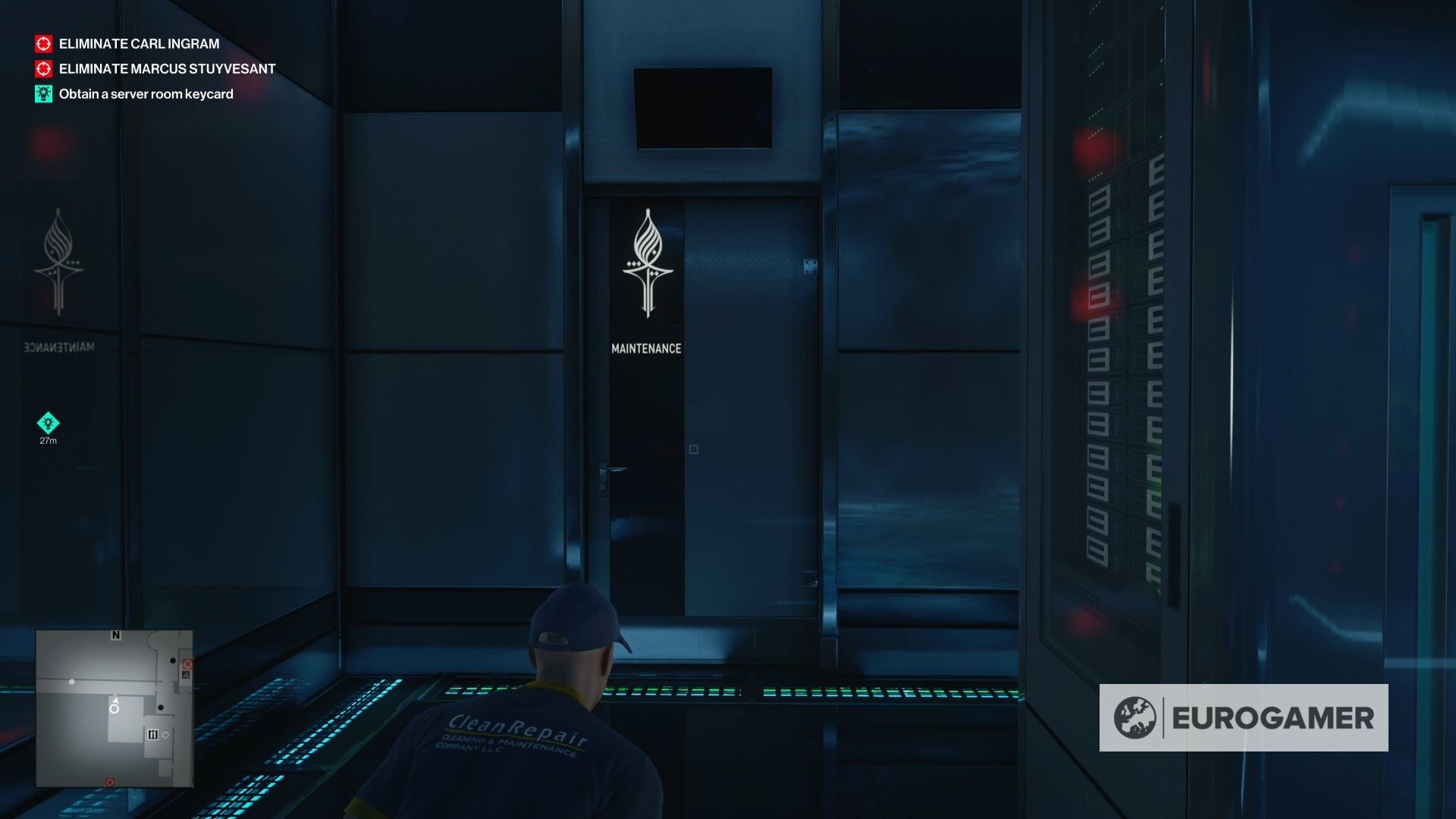Select the security camera icon on the minimap
1456x819 pixels.
186,675
